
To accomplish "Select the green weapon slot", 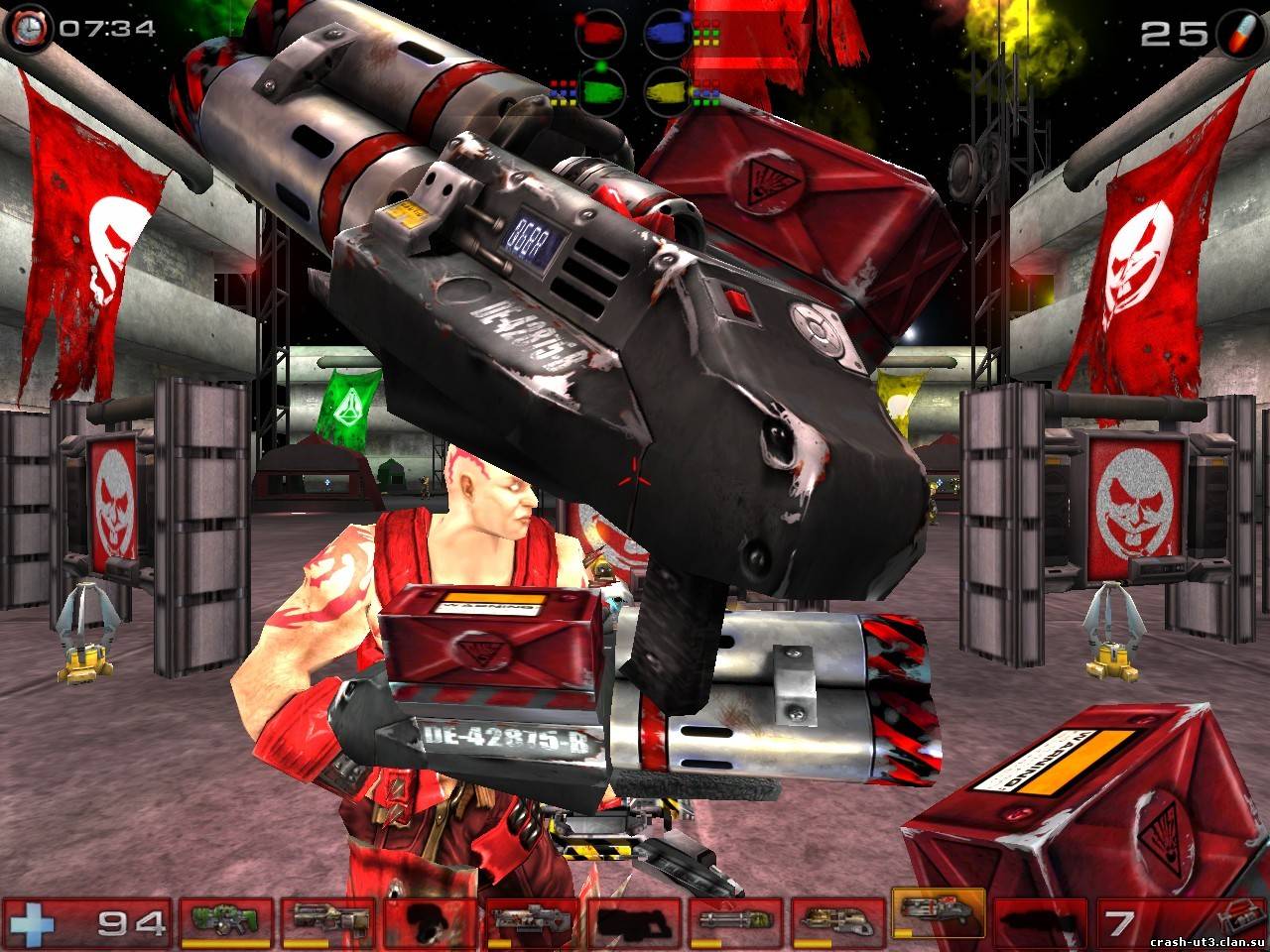I will [225, 921].
